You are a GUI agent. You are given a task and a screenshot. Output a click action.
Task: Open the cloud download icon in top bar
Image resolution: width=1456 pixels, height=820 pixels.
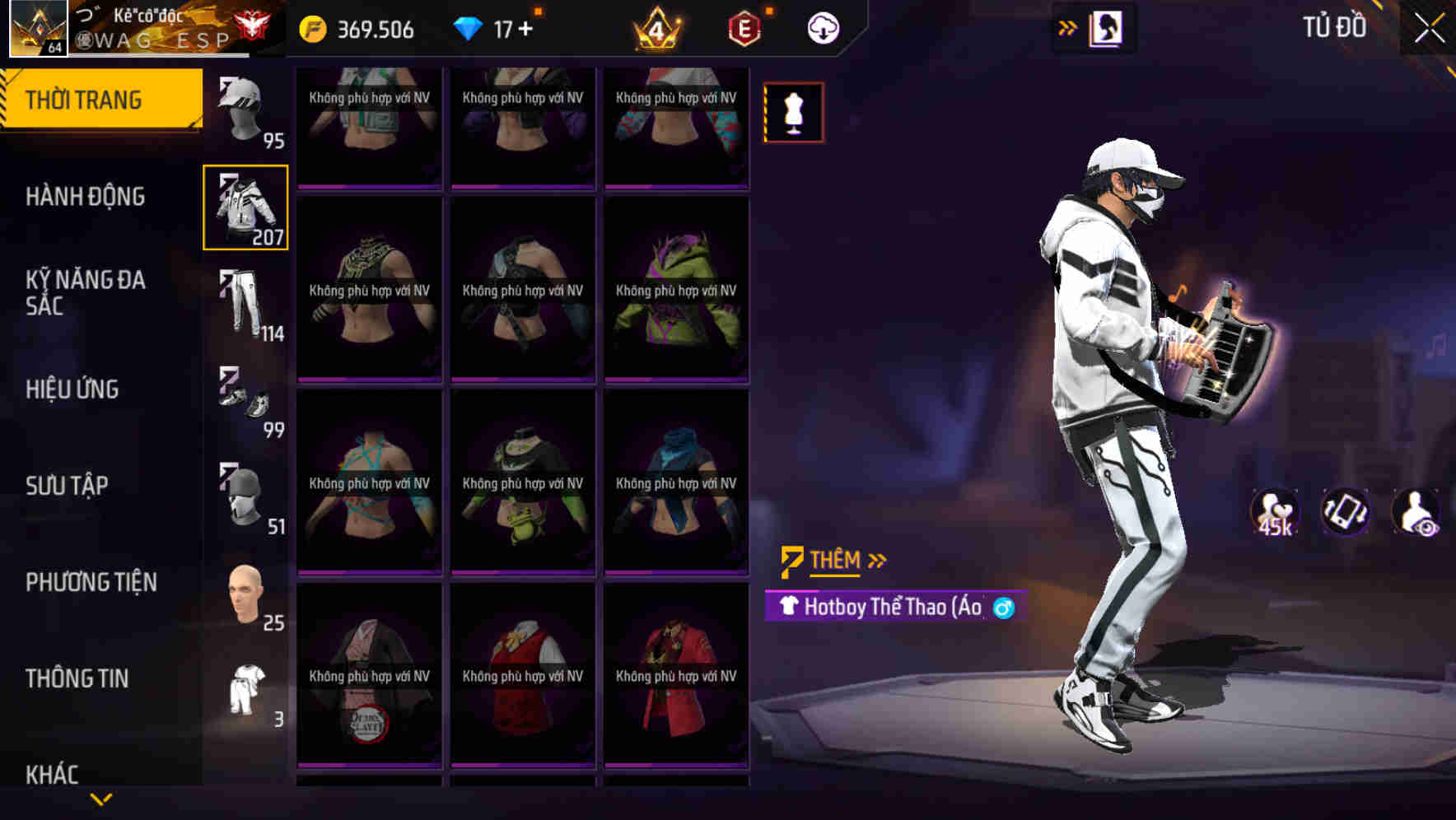coord(823,27)
